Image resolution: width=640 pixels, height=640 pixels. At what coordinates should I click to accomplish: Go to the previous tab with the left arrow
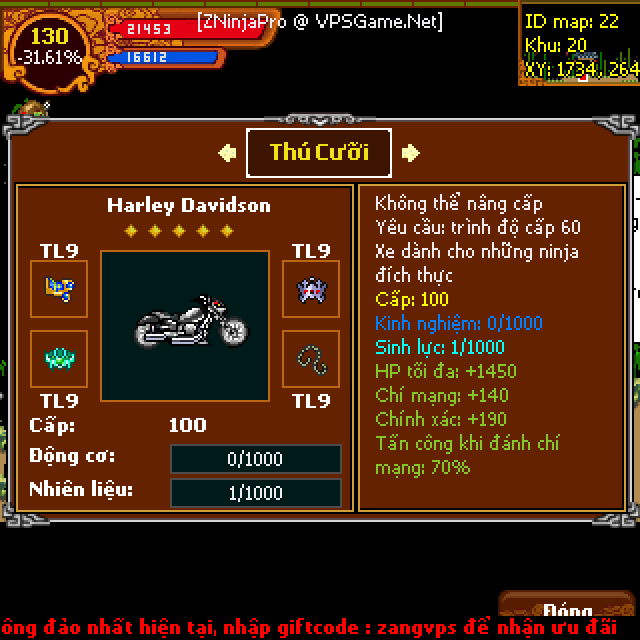(x=227, y=152)
